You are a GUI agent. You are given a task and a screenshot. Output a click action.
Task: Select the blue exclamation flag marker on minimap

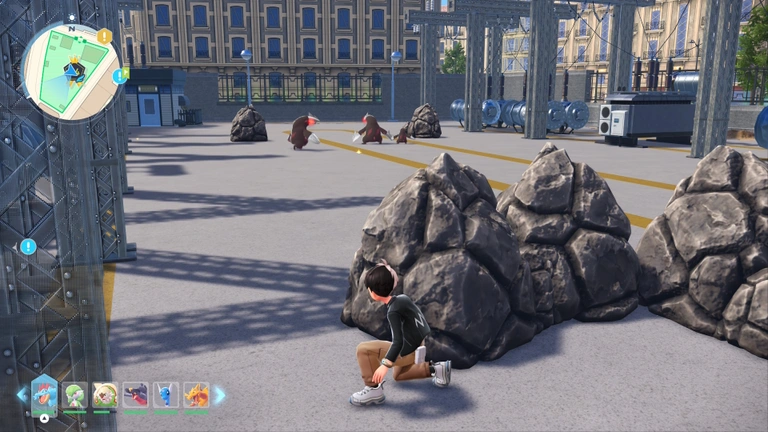tap(120, 76)
